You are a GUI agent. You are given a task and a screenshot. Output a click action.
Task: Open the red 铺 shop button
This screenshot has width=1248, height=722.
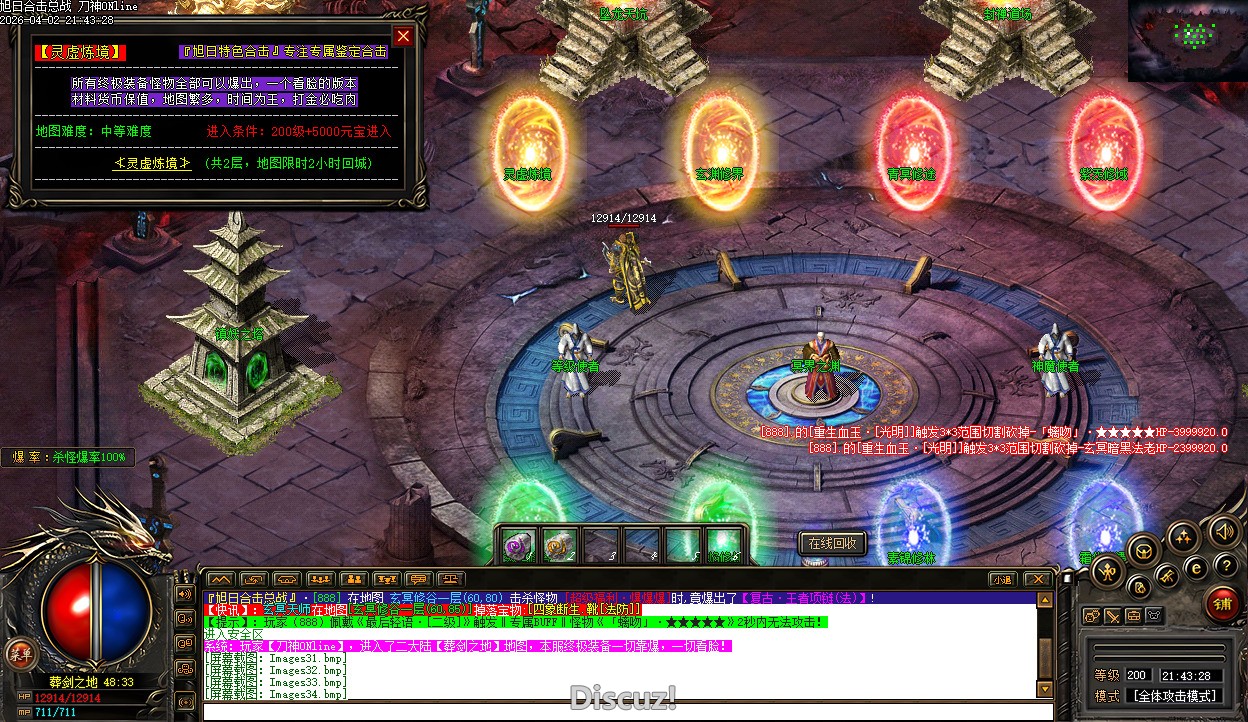pos(1221,604)
